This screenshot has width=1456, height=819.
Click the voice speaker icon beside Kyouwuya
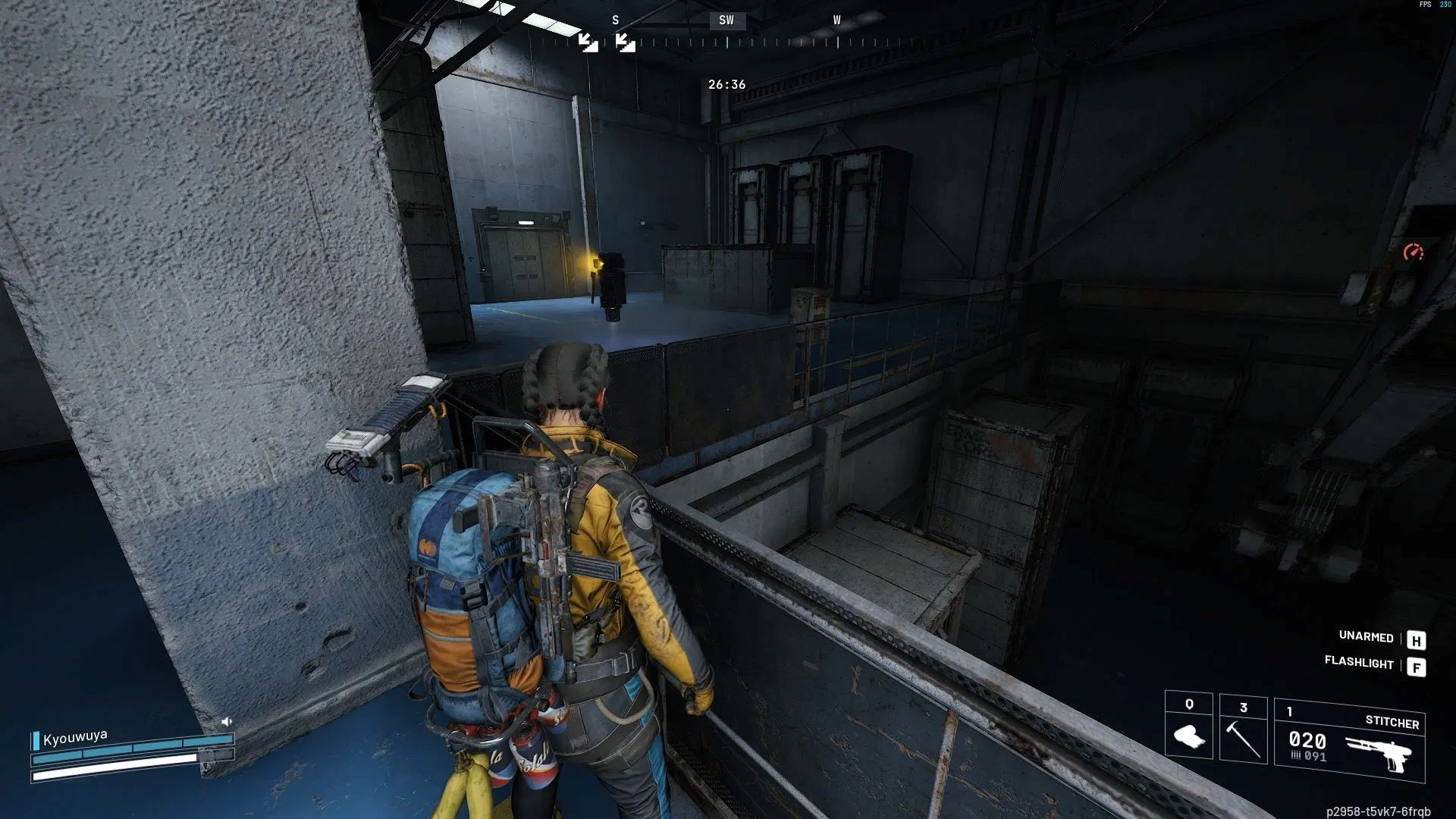(226, 721)
